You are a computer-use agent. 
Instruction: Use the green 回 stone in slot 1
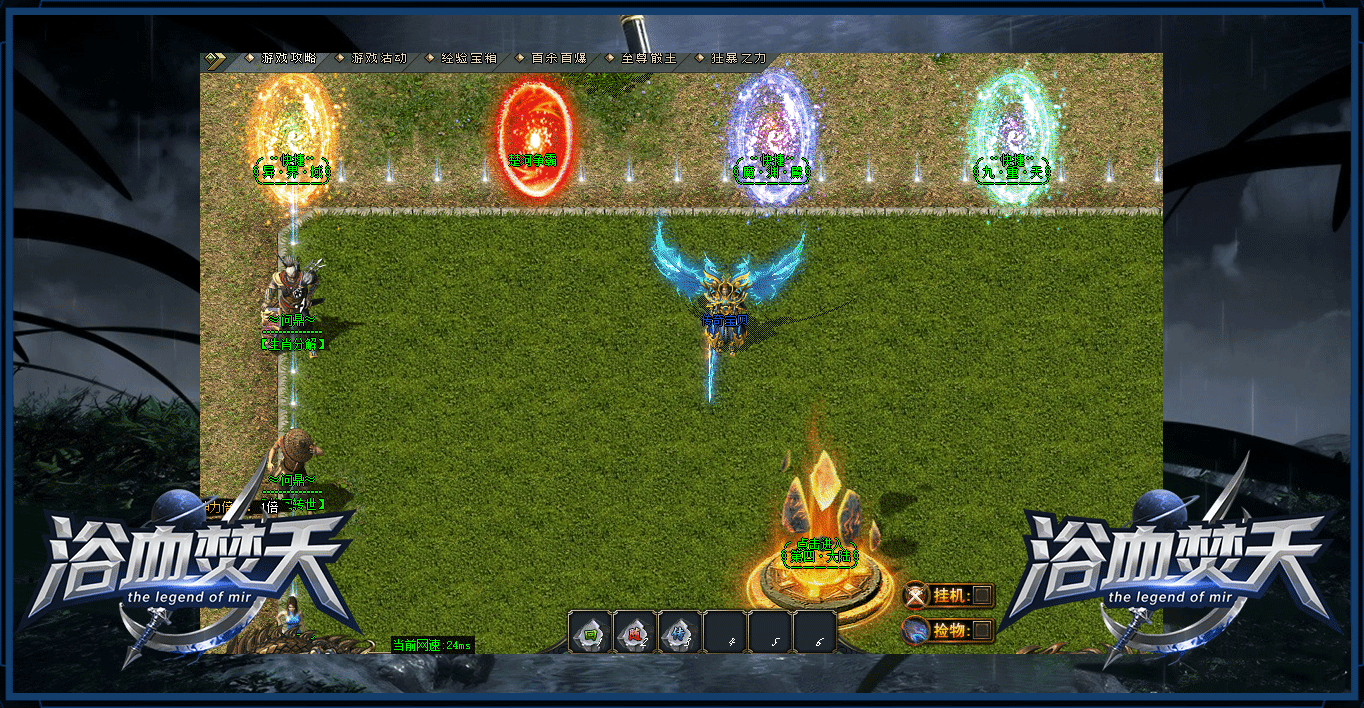(590, 633)
